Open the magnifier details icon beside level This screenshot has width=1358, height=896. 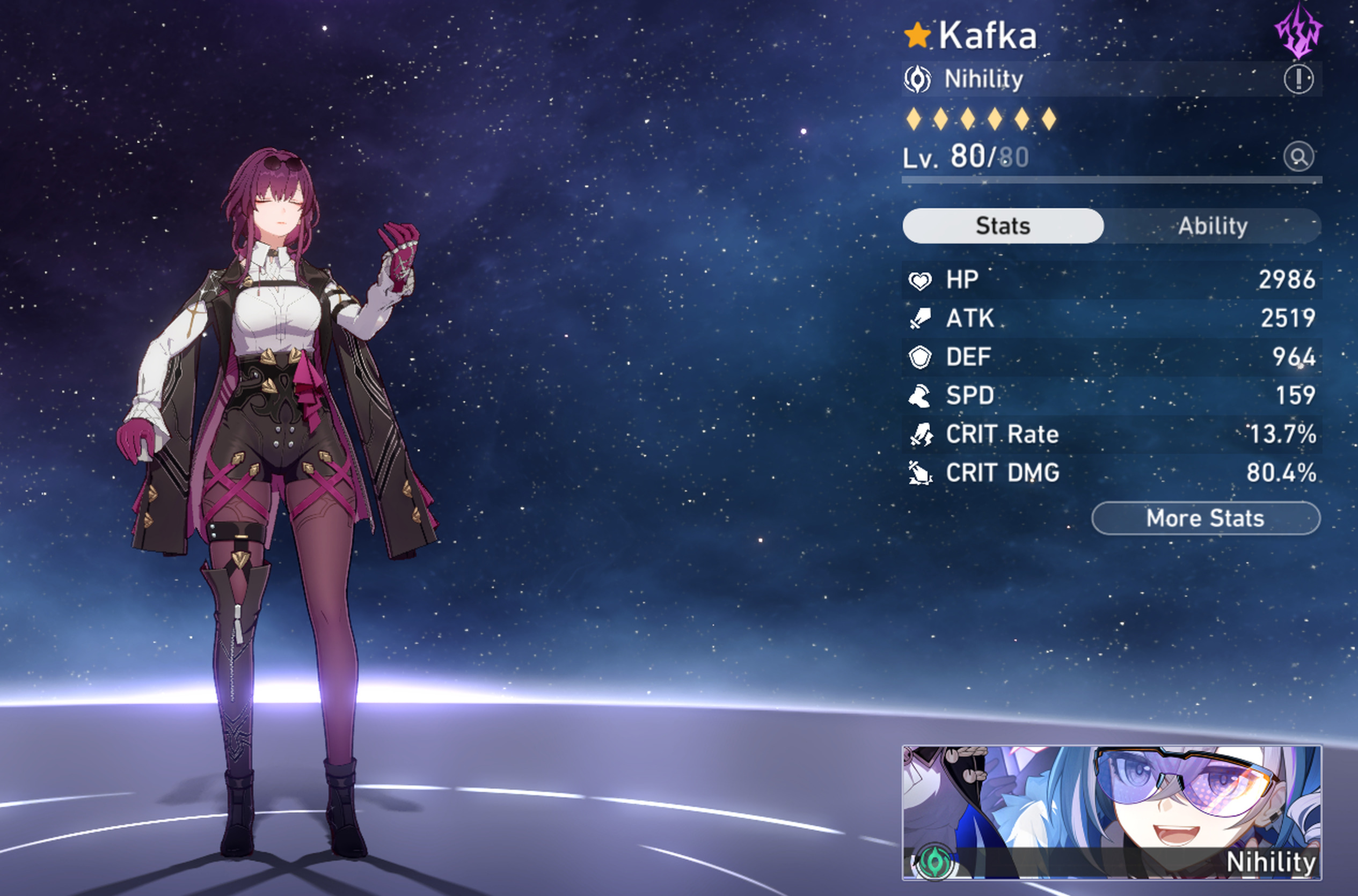(x=1298, y=157)
